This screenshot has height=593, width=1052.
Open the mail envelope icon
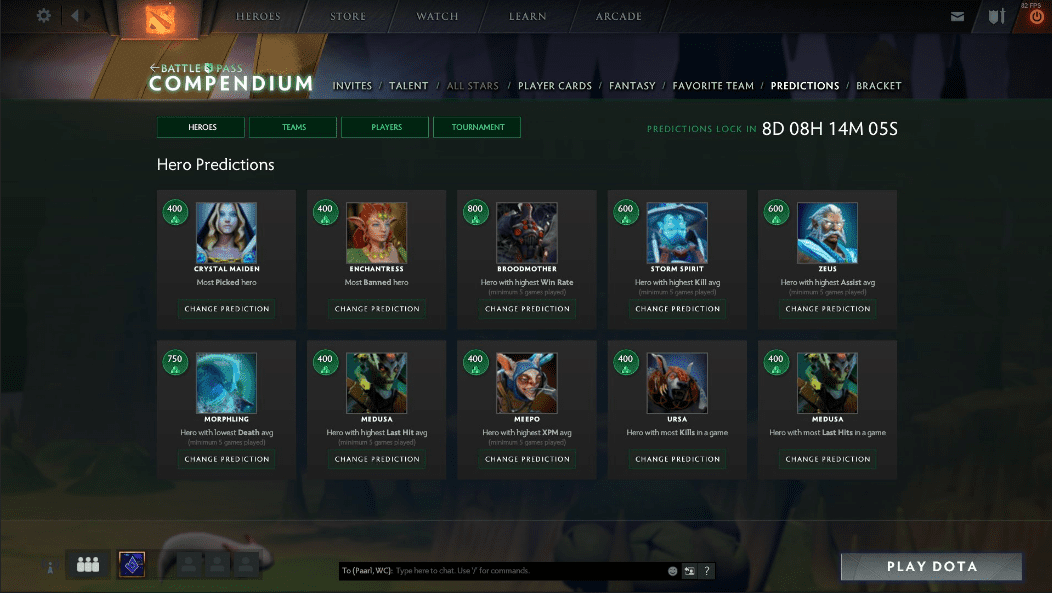(957, 16)
